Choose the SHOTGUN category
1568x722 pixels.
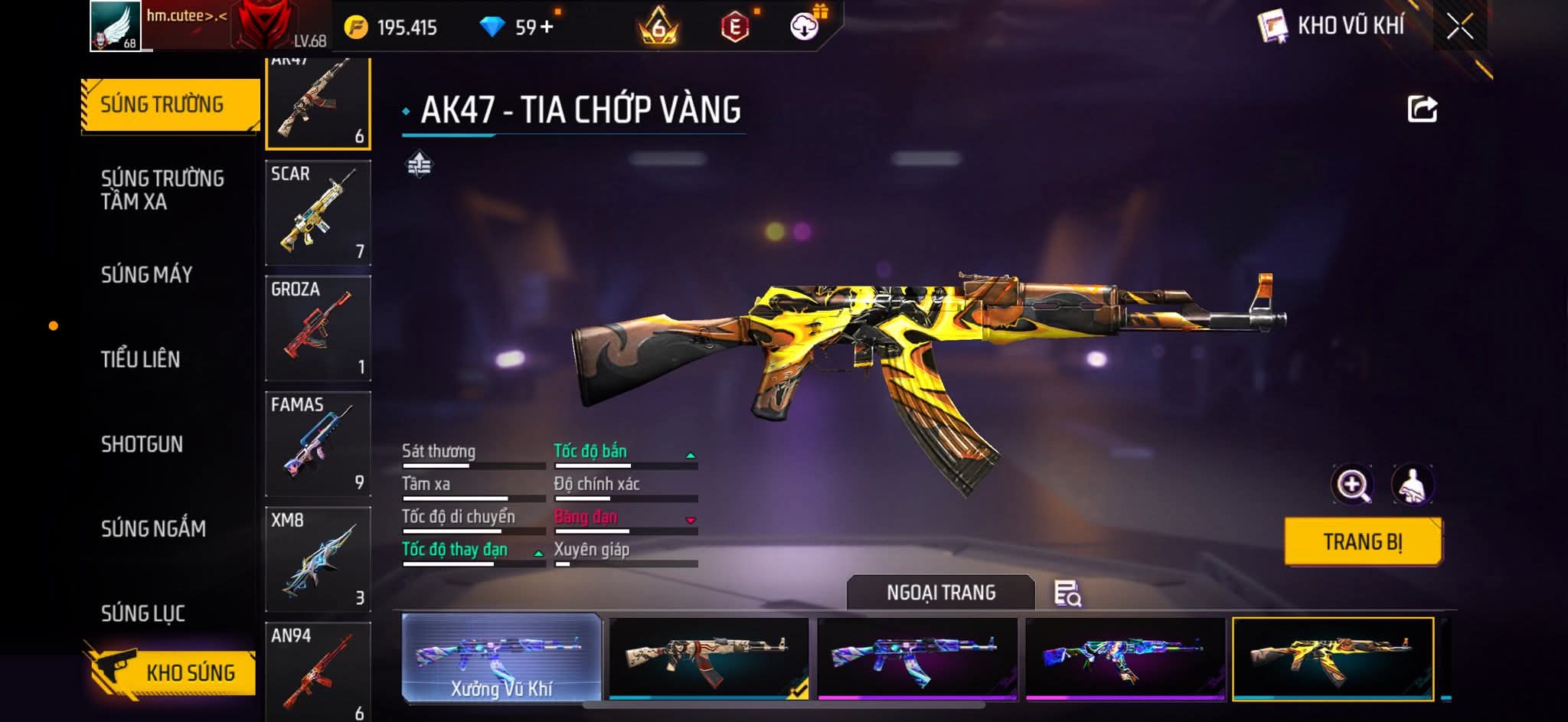click(142, 444)
